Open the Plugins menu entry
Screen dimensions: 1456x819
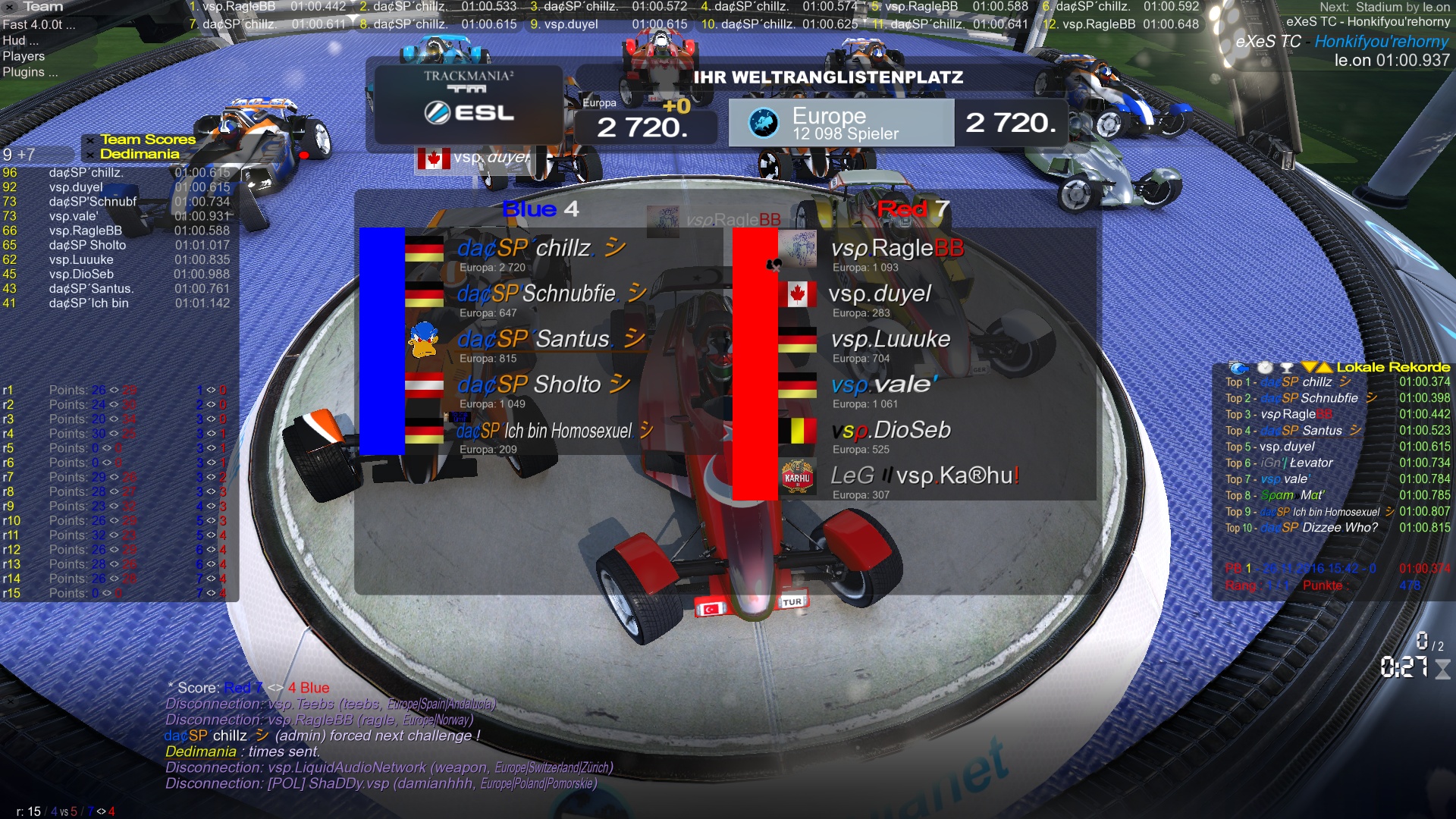click(x=30, y=72)
